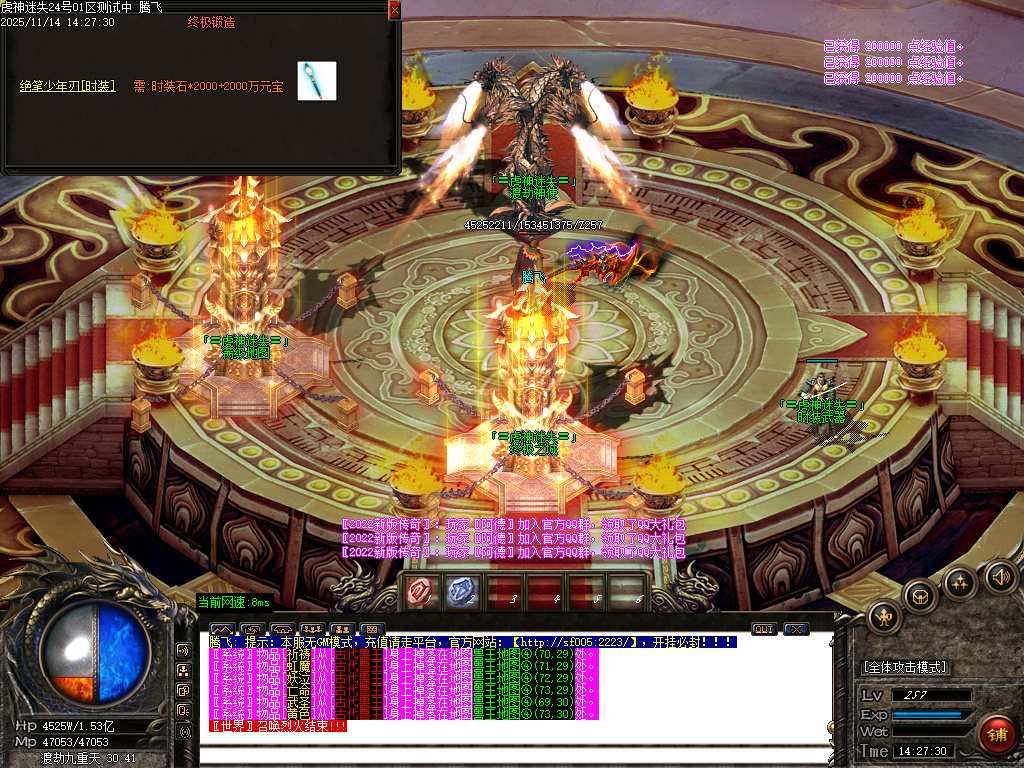Open the red 铺 shop button

coord(996,734)
